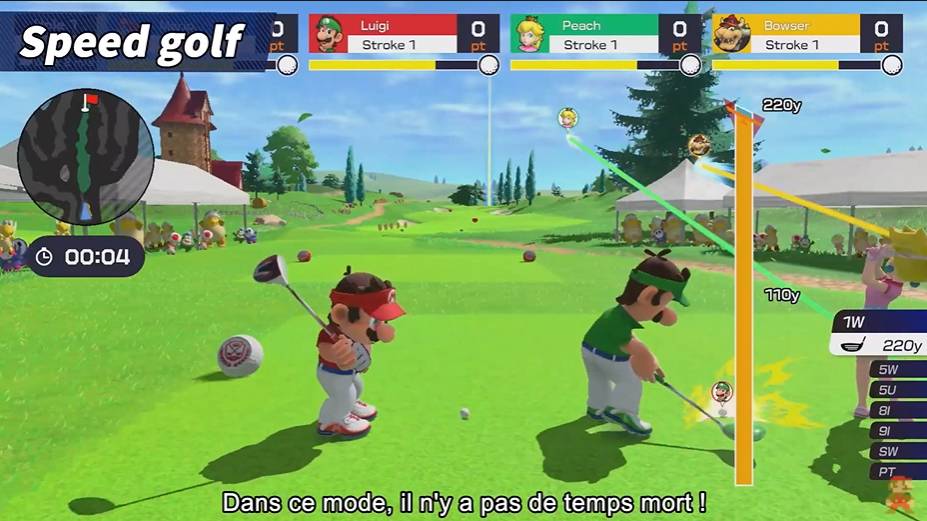Switch to the PT putter club

point(892,470)
